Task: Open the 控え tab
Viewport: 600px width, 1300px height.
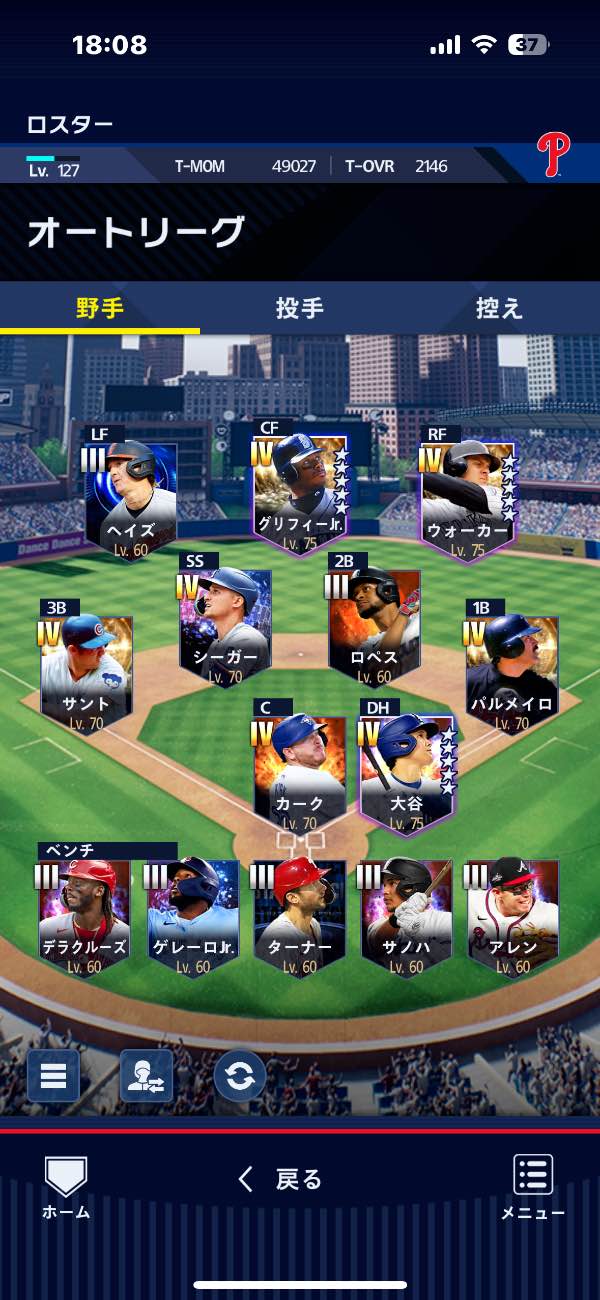Action: pyautogui.click(x=499, y=308)
